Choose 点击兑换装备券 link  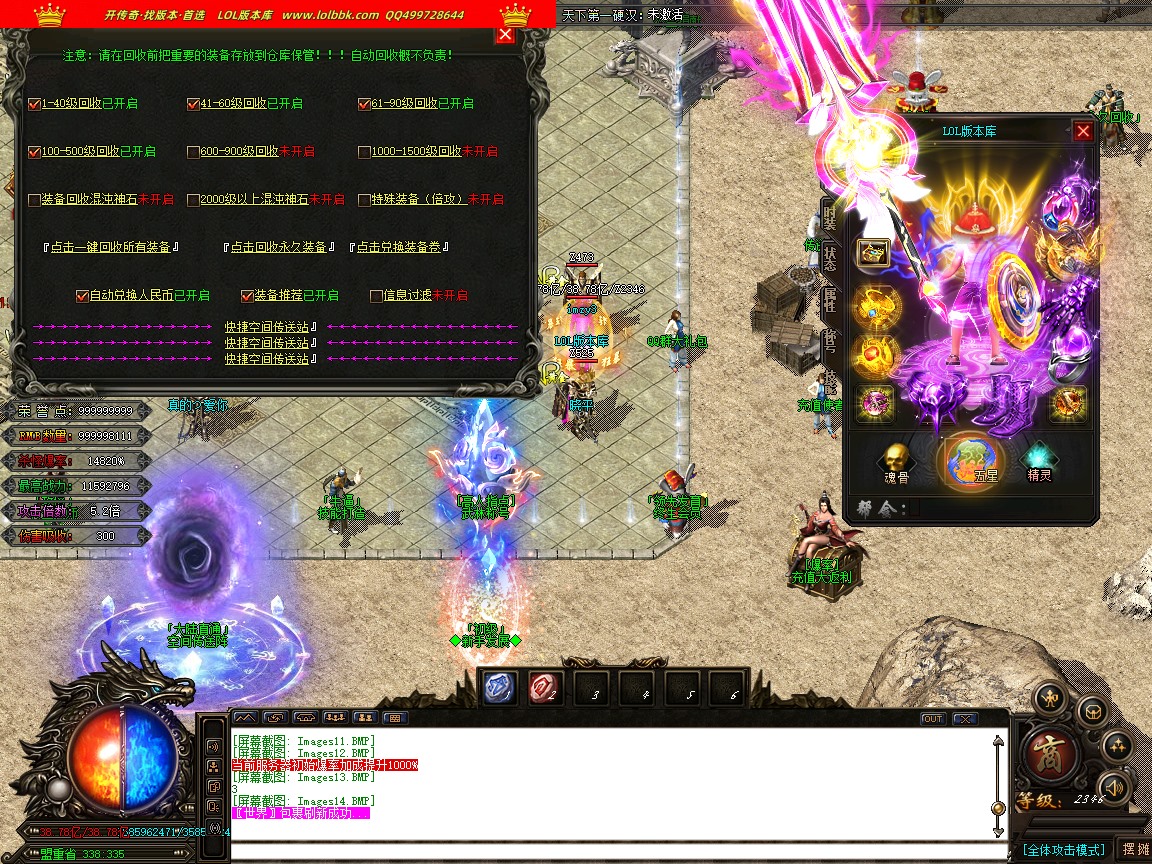coord(400,247)
